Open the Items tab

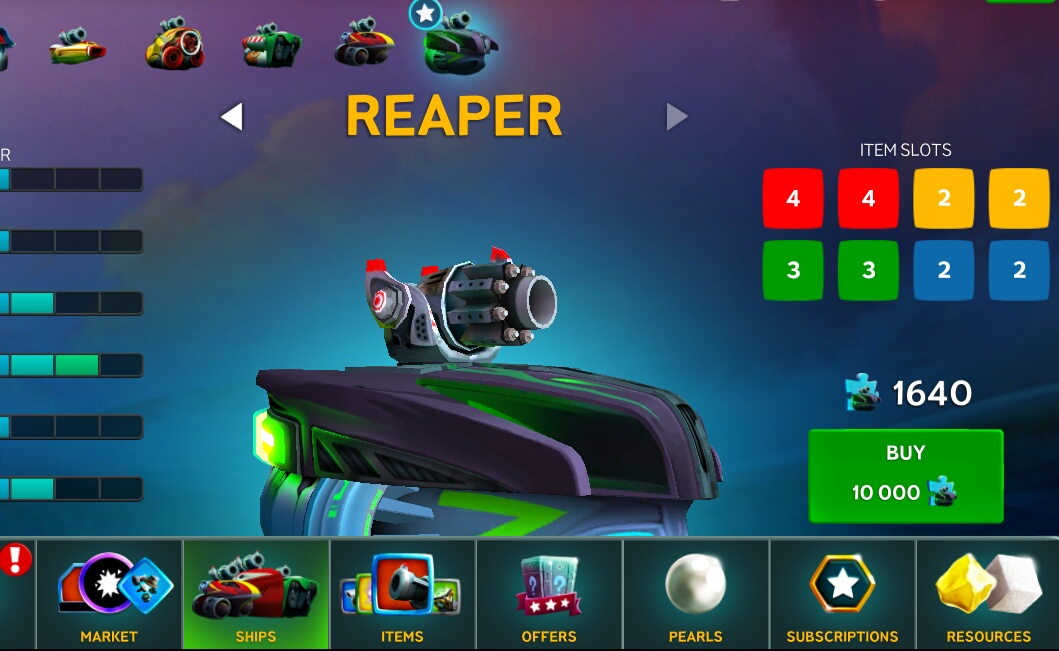pos(402,594)
